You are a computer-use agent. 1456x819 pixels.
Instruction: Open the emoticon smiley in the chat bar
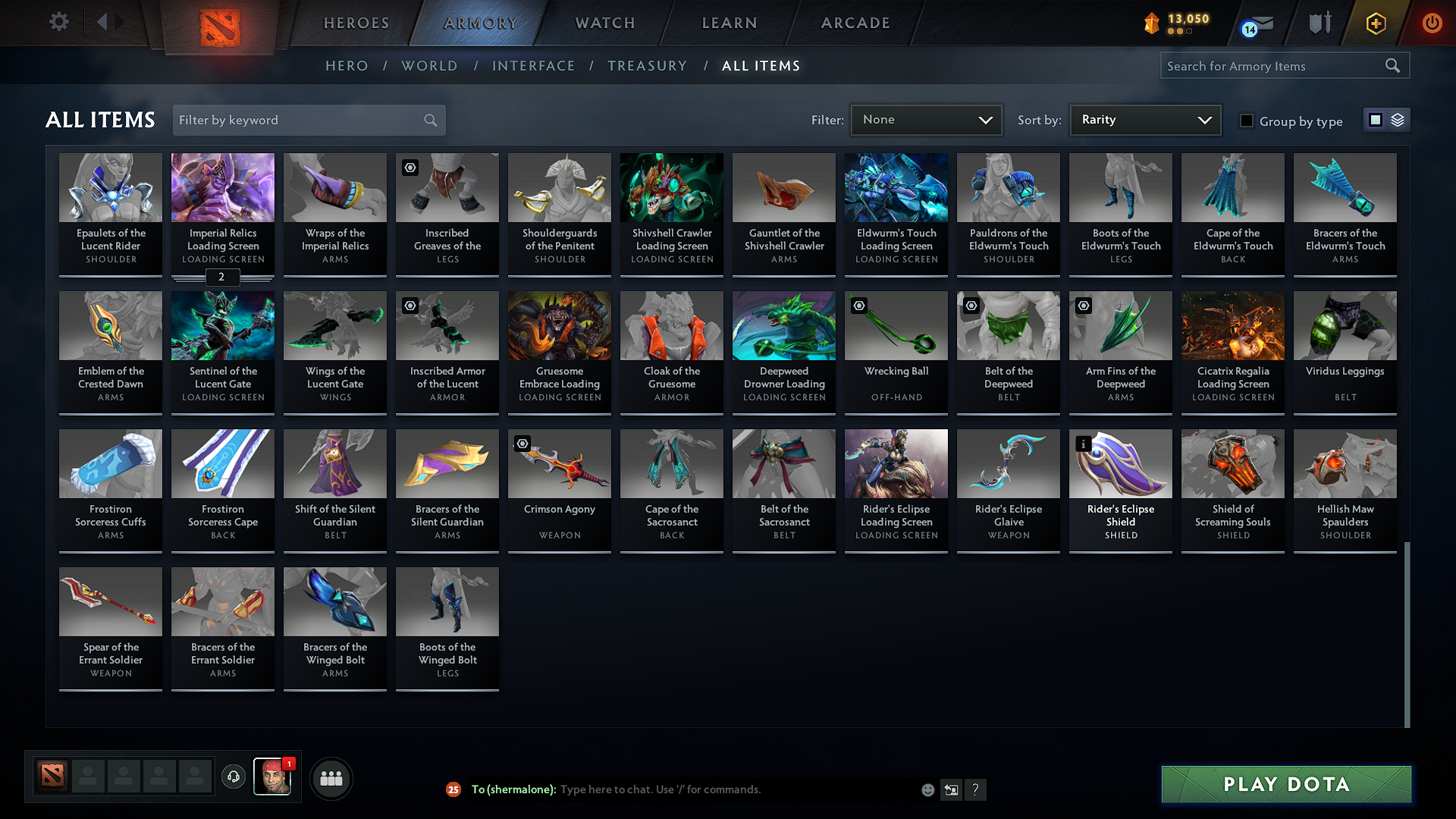[x=927, y=789]
